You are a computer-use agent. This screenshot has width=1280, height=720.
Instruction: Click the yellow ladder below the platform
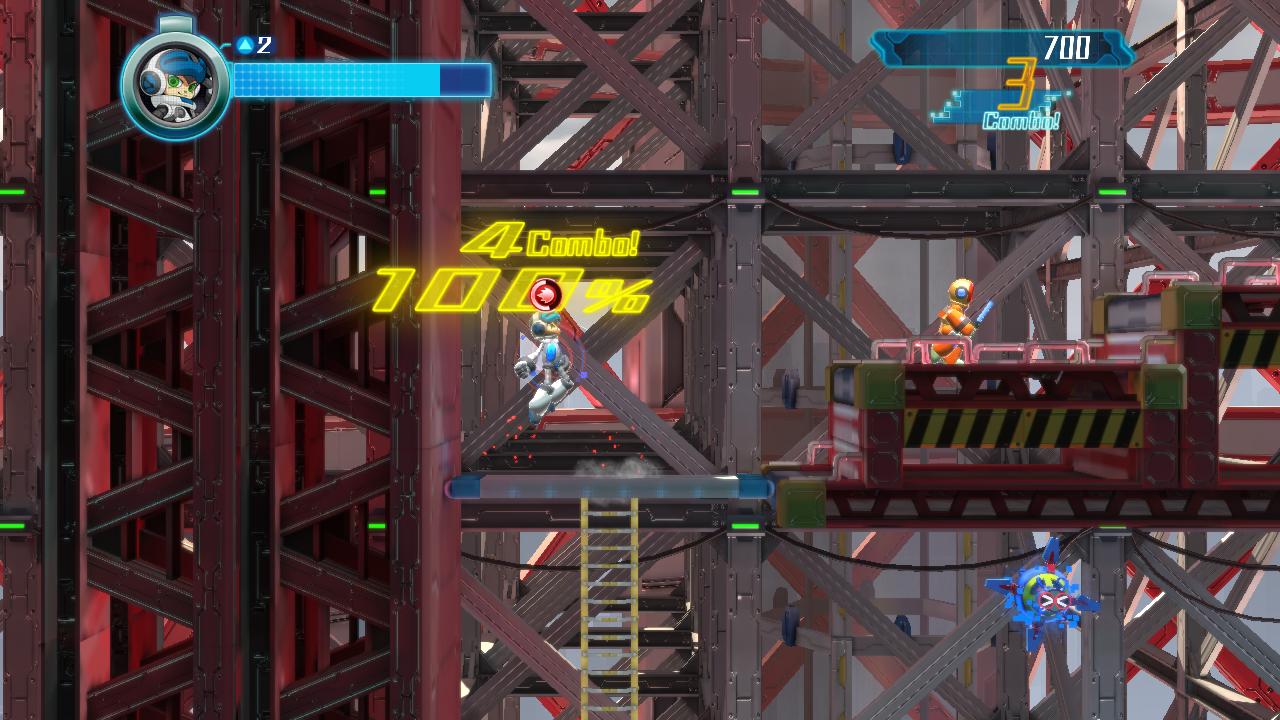click(608, 590)
